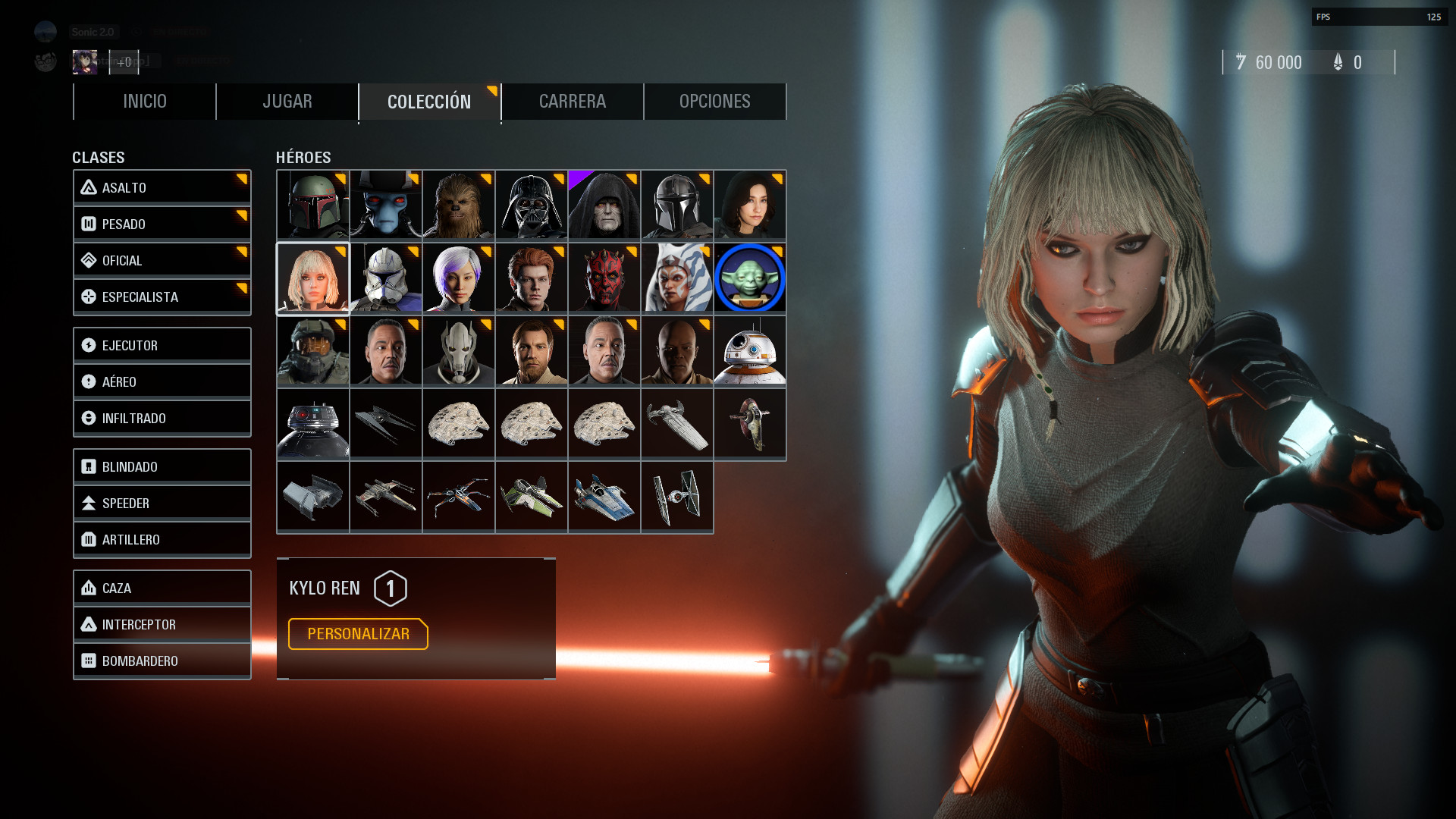Switch to the CARRERA tab
The image size is (1456, 819).
click(573, 101)
